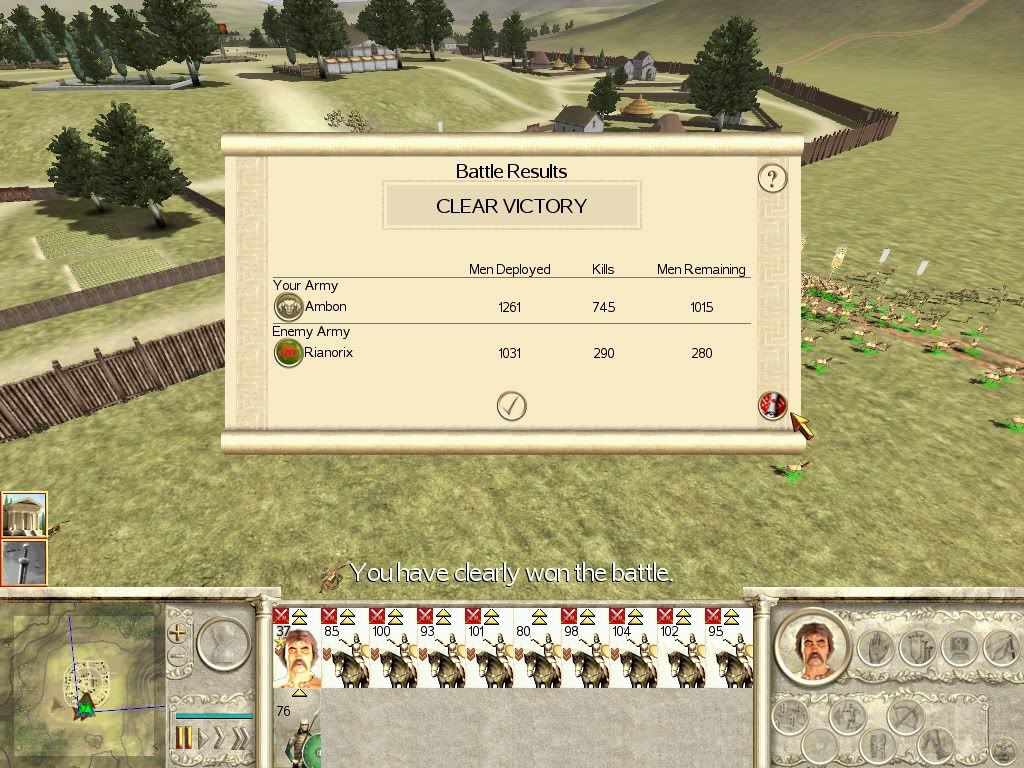Open the red scroll detailed statistics button
This screenshot has height=768, width=1024.
[x=773, y=406]
